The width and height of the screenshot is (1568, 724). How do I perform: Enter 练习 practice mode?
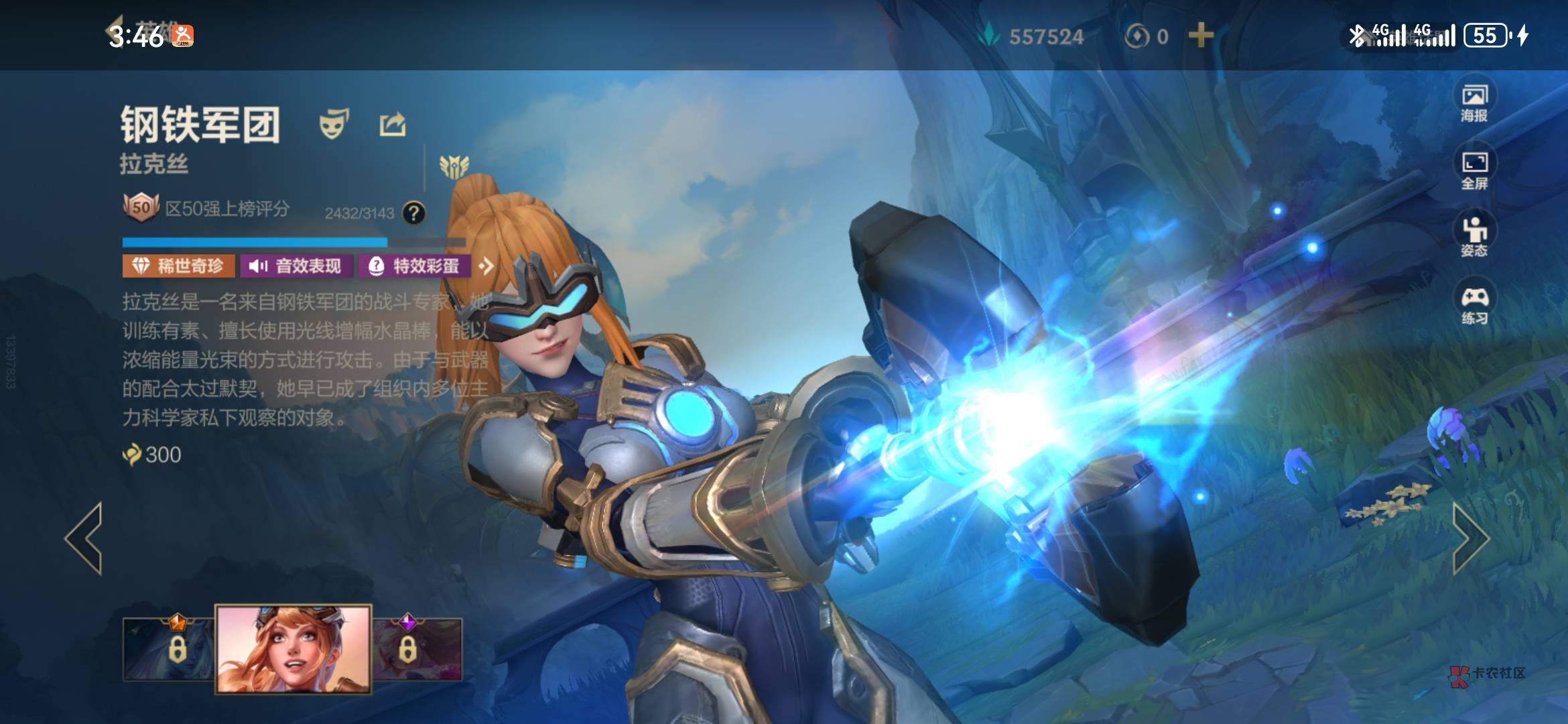[x=1474, y=305]
